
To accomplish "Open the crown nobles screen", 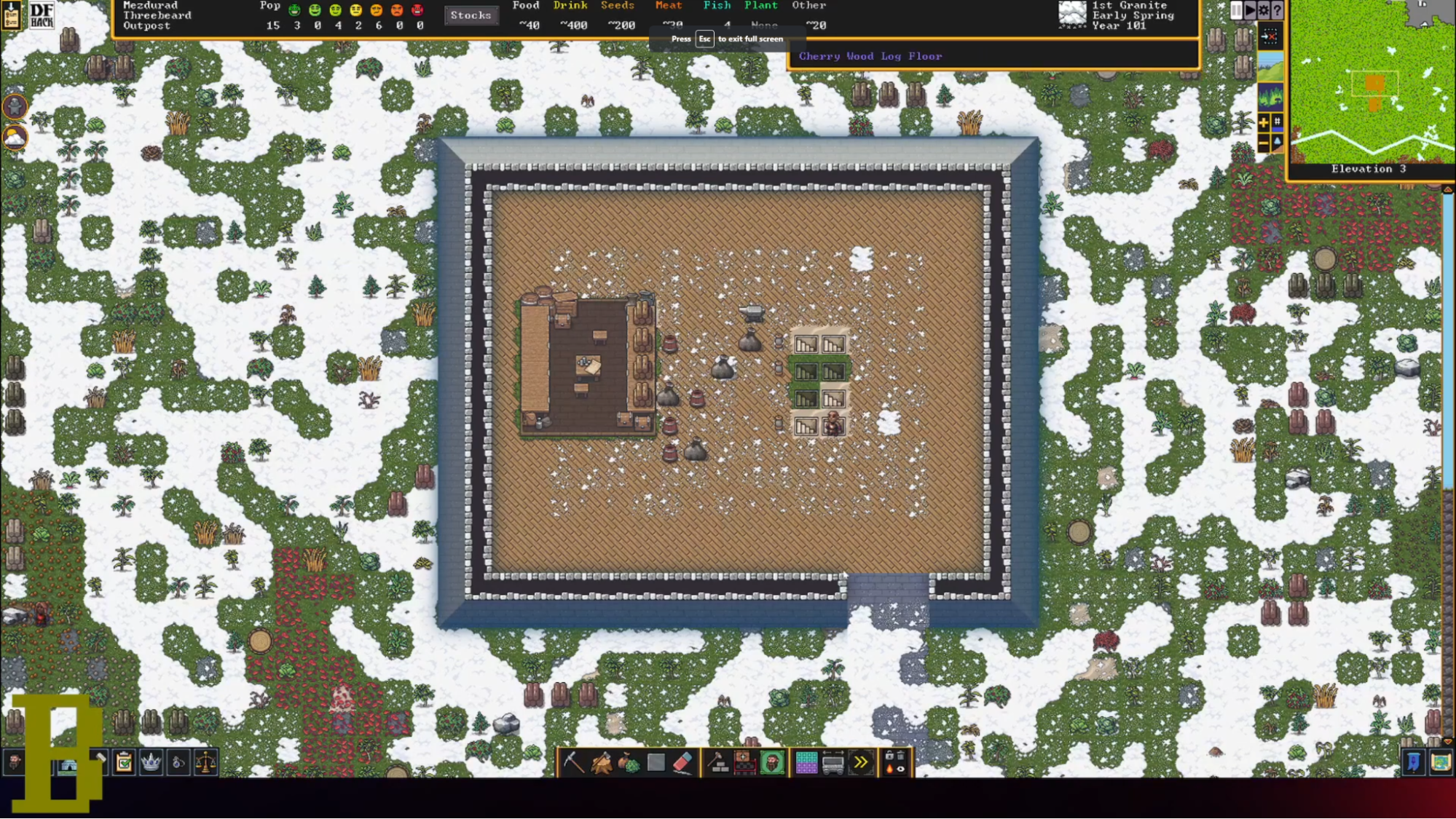I will 151,762.
